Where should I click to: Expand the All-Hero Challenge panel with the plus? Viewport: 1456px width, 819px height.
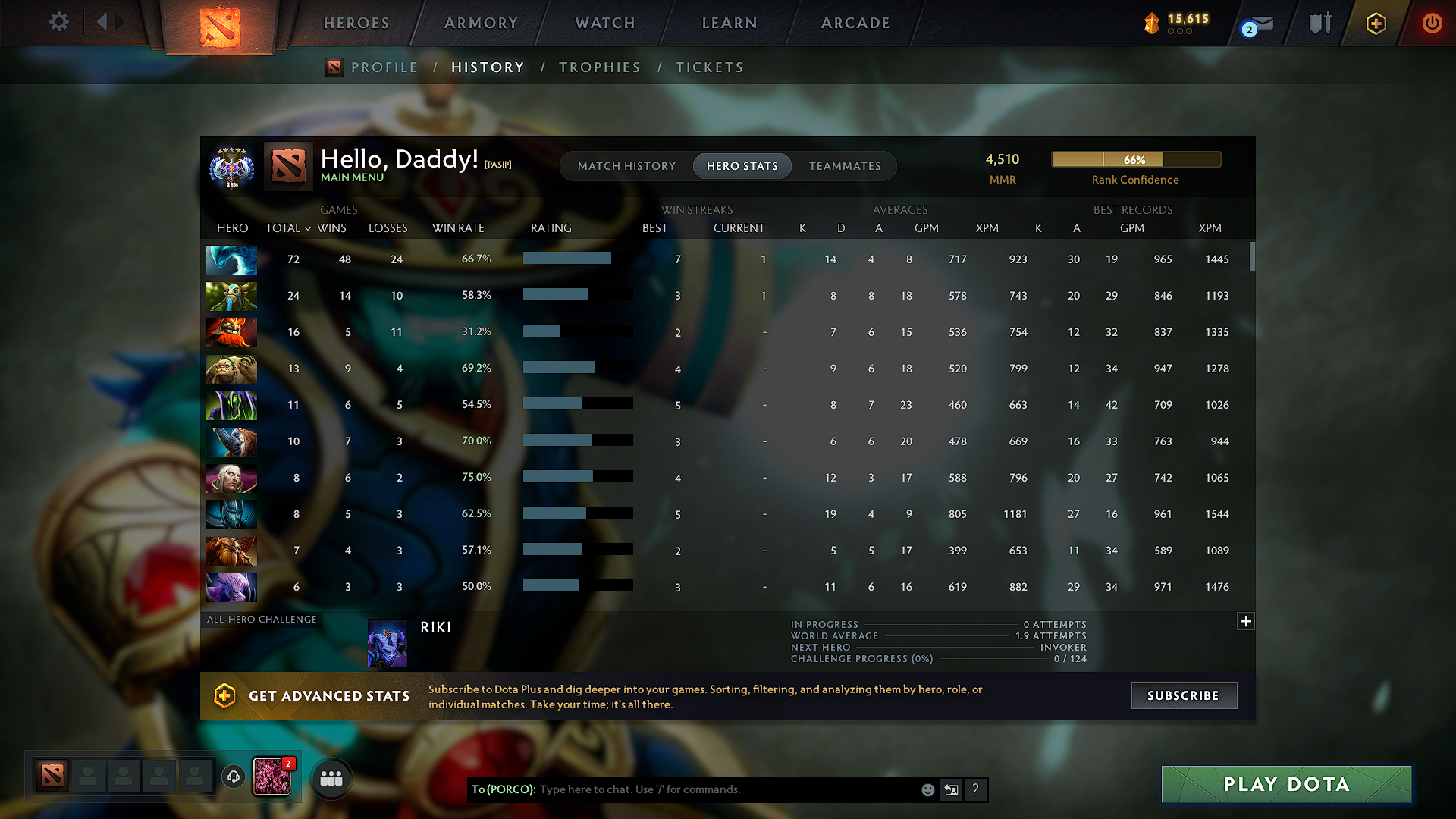[1246, 621]
